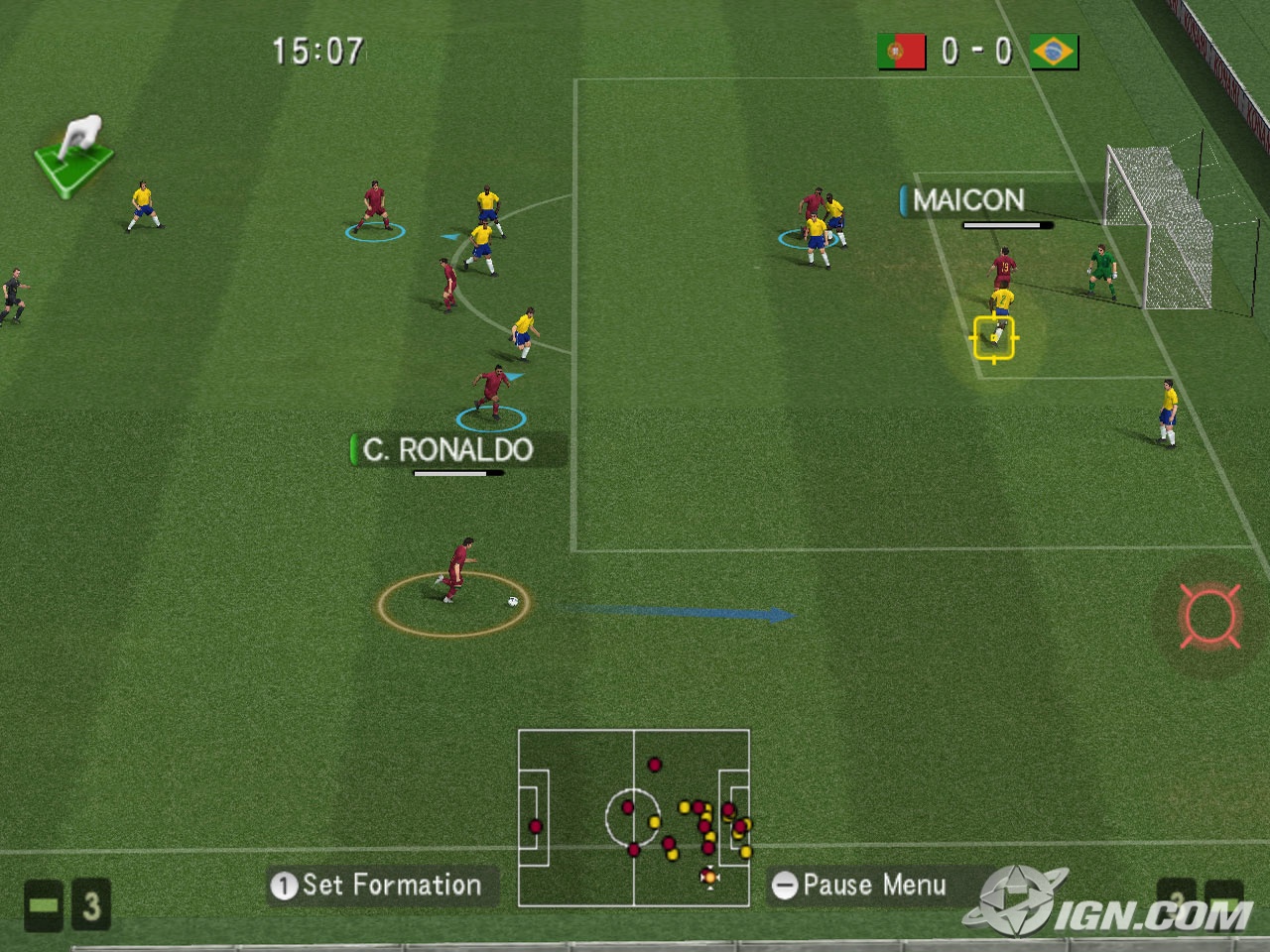Viewport: 1270px width, 952px height.
Task: Click the pitch radar minimap
Action: [633, 817]
